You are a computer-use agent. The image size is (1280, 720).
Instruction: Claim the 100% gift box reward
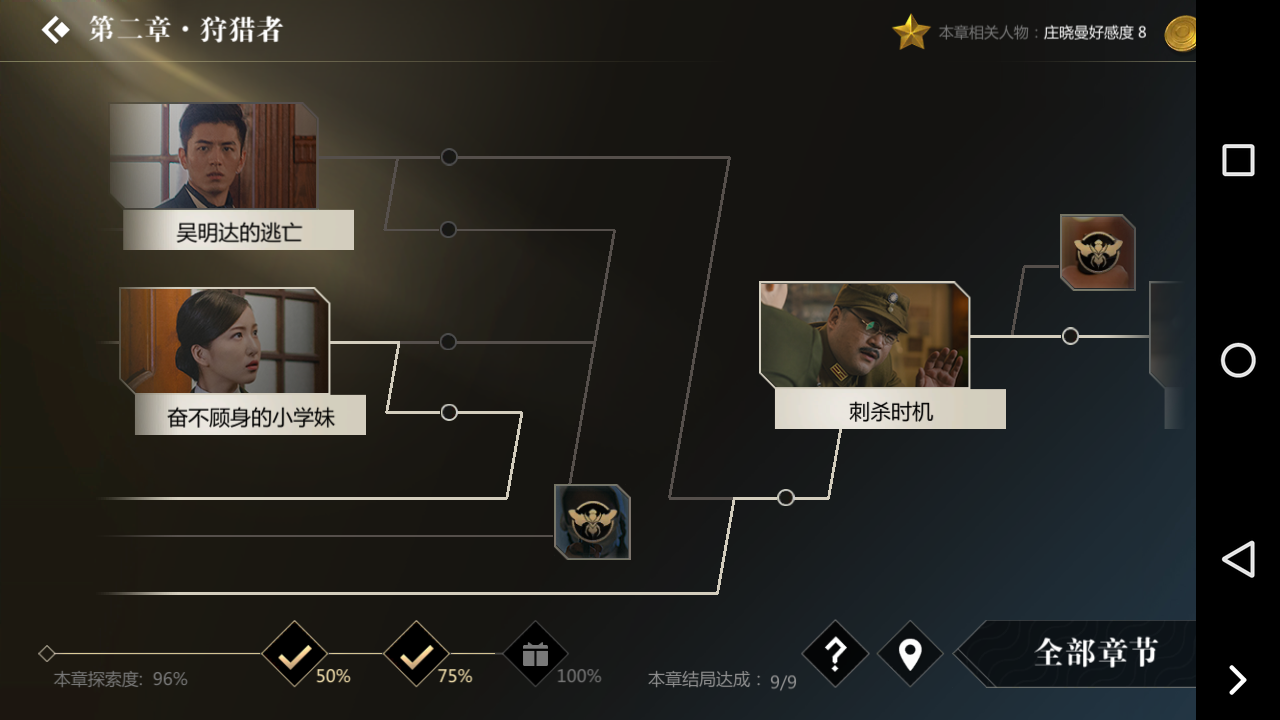pos(535,652)
